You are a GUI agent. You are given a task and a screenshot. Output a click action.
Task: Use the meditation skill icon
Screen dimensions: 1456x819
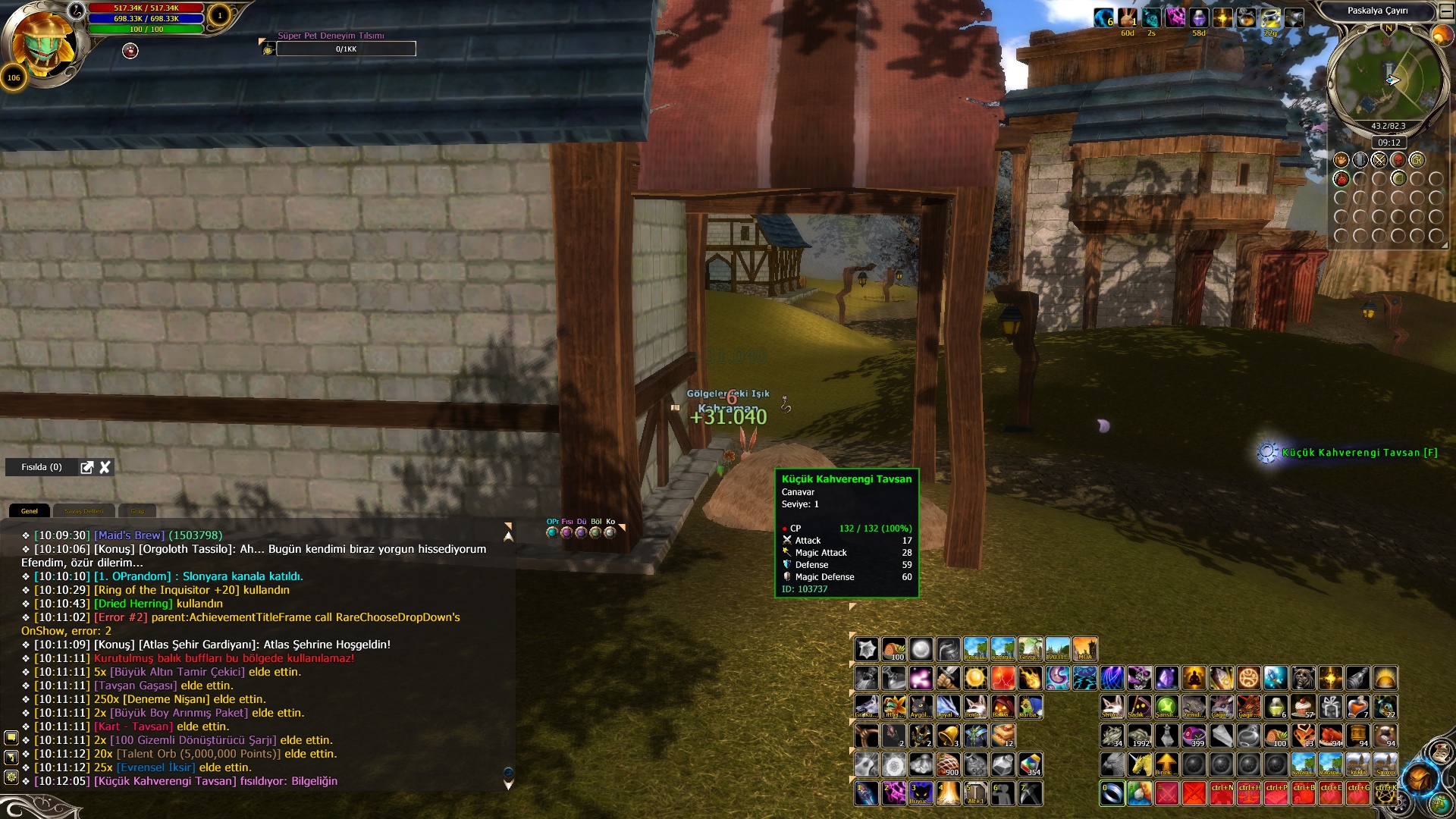pos(1194,678)
